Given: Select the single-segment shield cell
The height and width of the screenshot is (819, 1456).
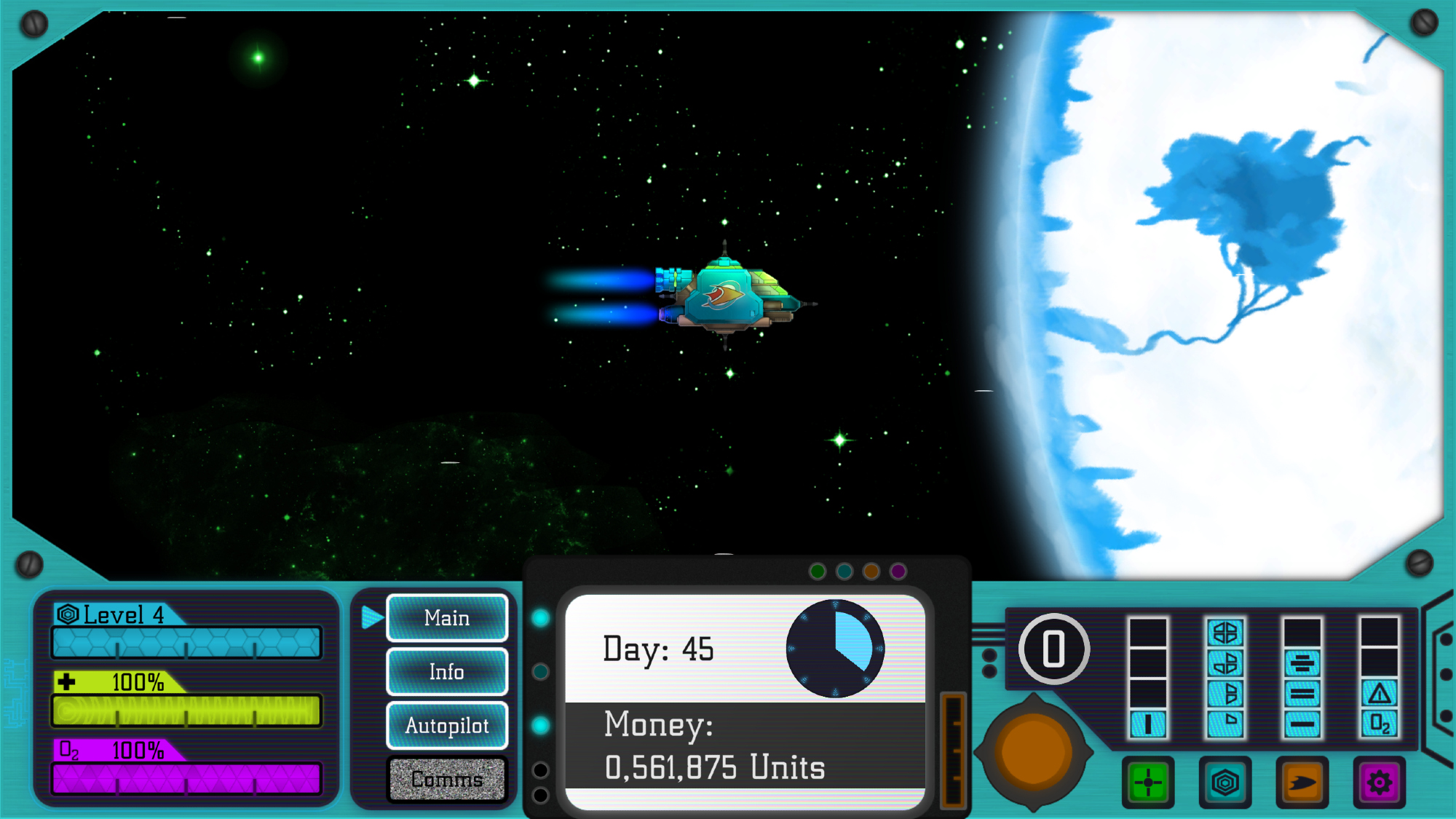Looking at the screenshot, I should pyautogui.click(x=1225, y=722).
